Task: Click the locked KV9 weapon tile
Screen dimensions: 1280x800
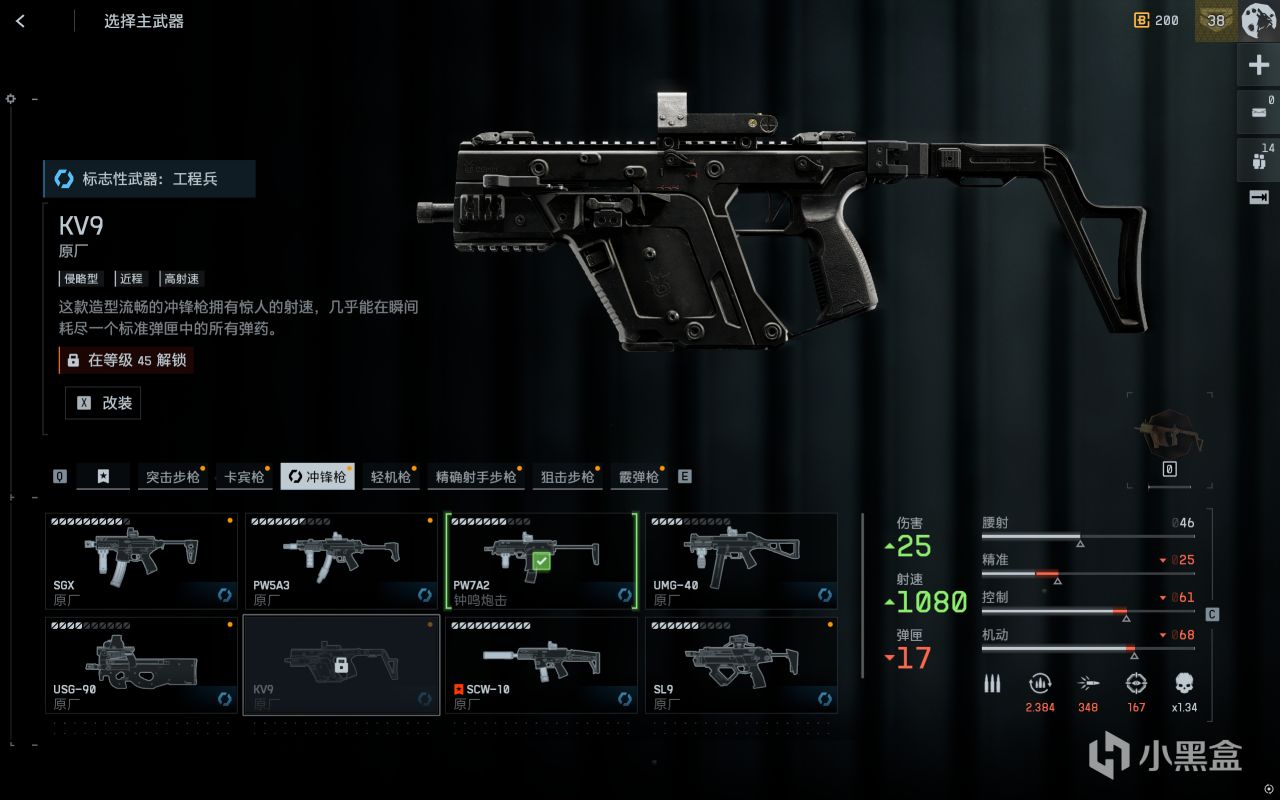Action: 341,665
